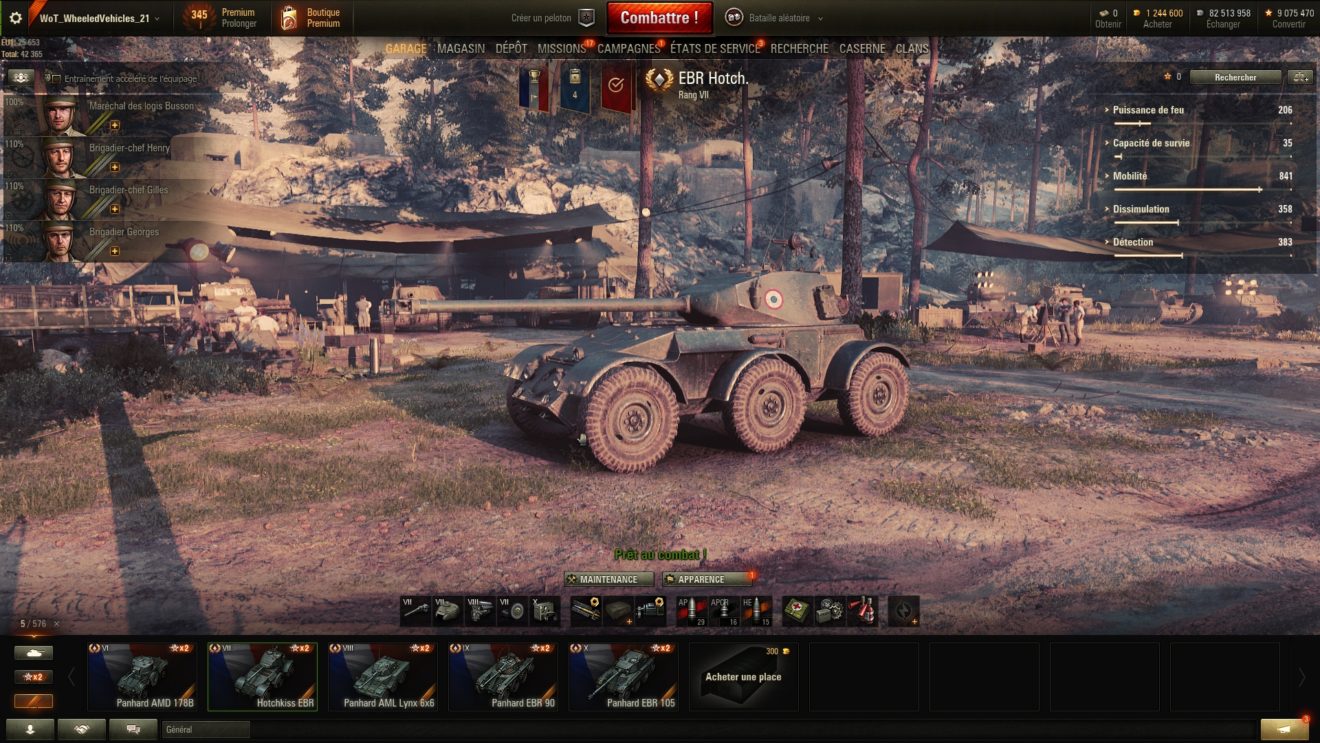Select the Panhard AMD 178B vehicle
This screenshot has width=1320, height=743.
[142, 676]
